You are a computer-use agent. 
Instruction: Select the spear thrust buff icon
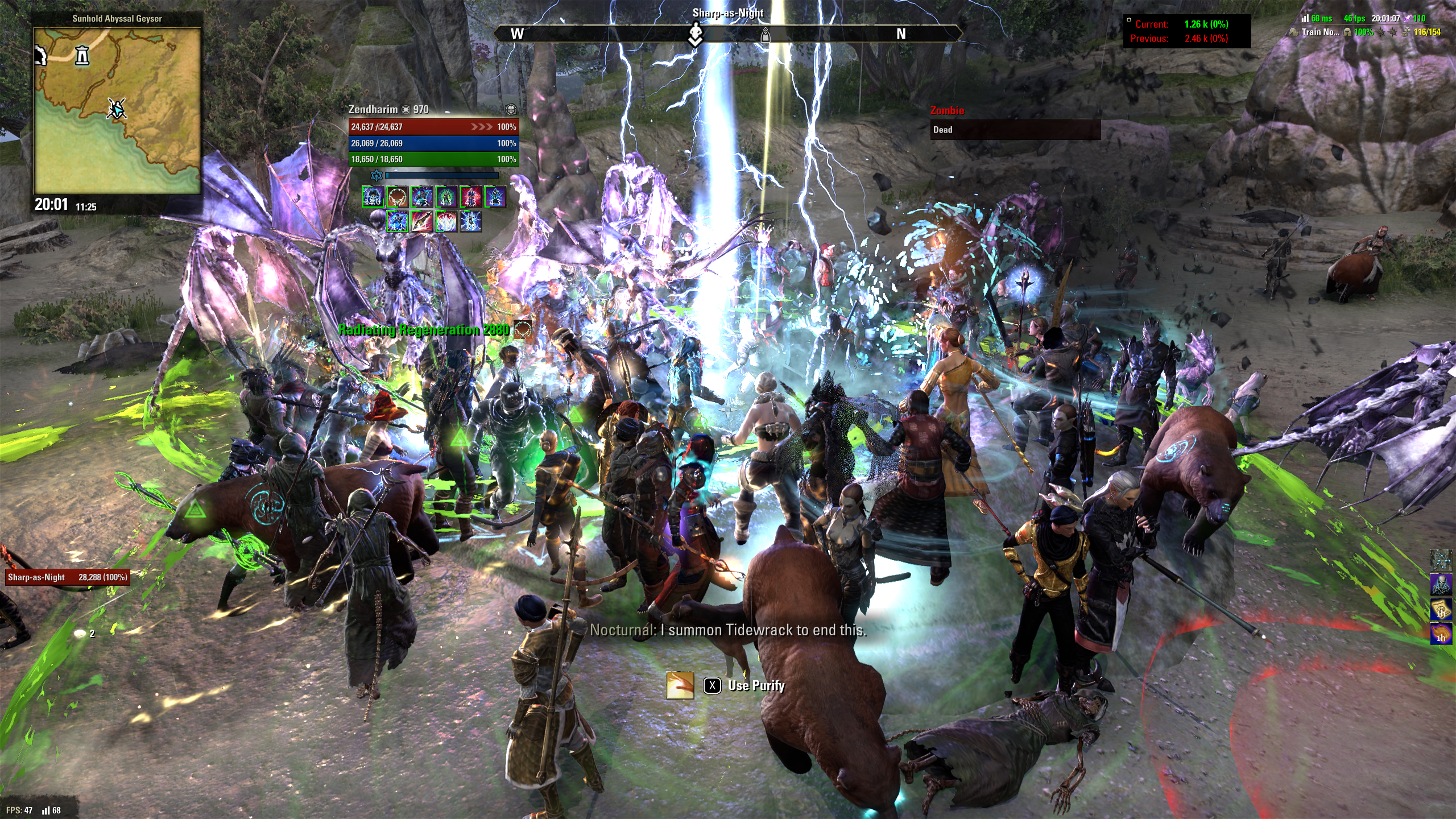click(422, 221)
